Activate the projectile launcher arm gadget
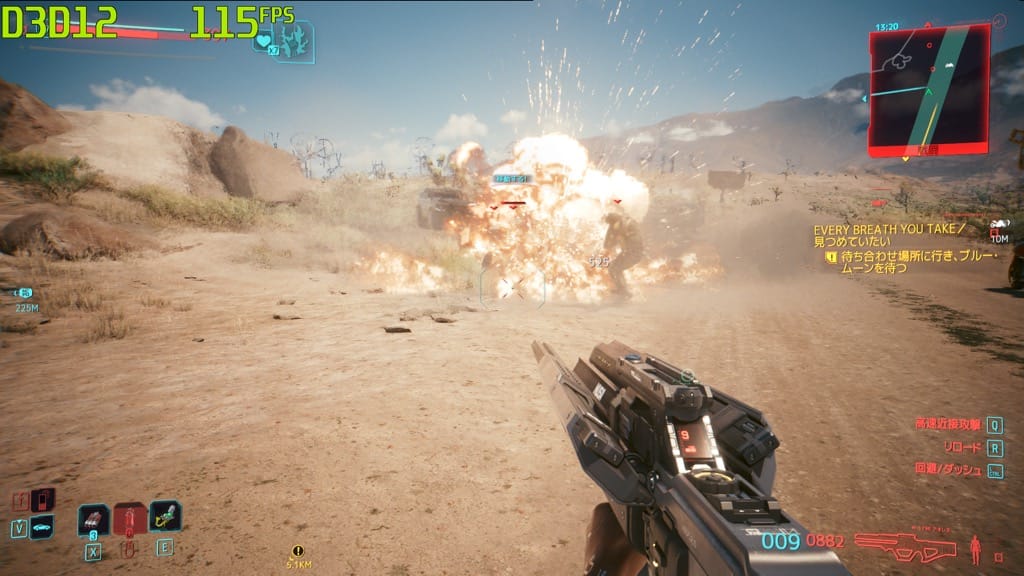The image size is (1024, 576). (x=165, y=517)
